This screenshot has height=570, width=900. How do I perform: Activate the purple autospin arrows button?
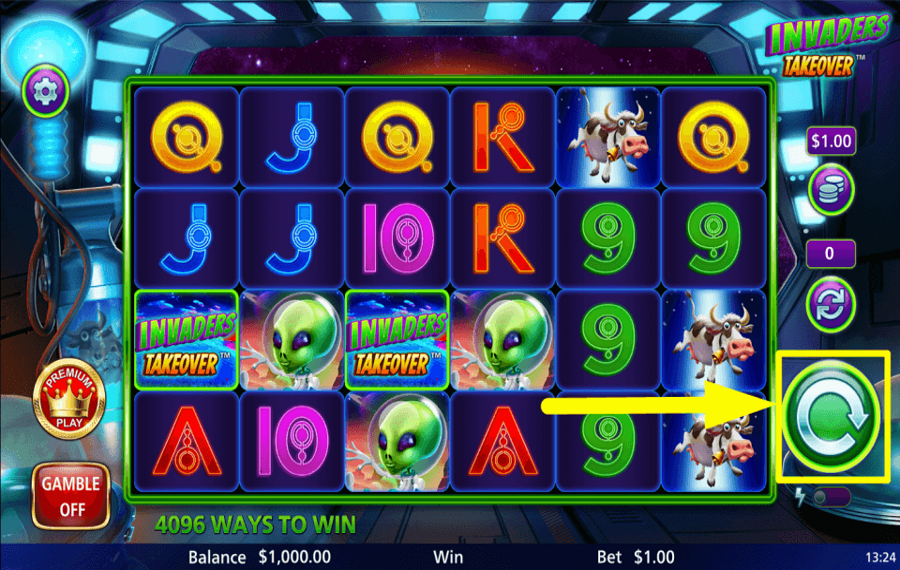[x=830, y=302]
